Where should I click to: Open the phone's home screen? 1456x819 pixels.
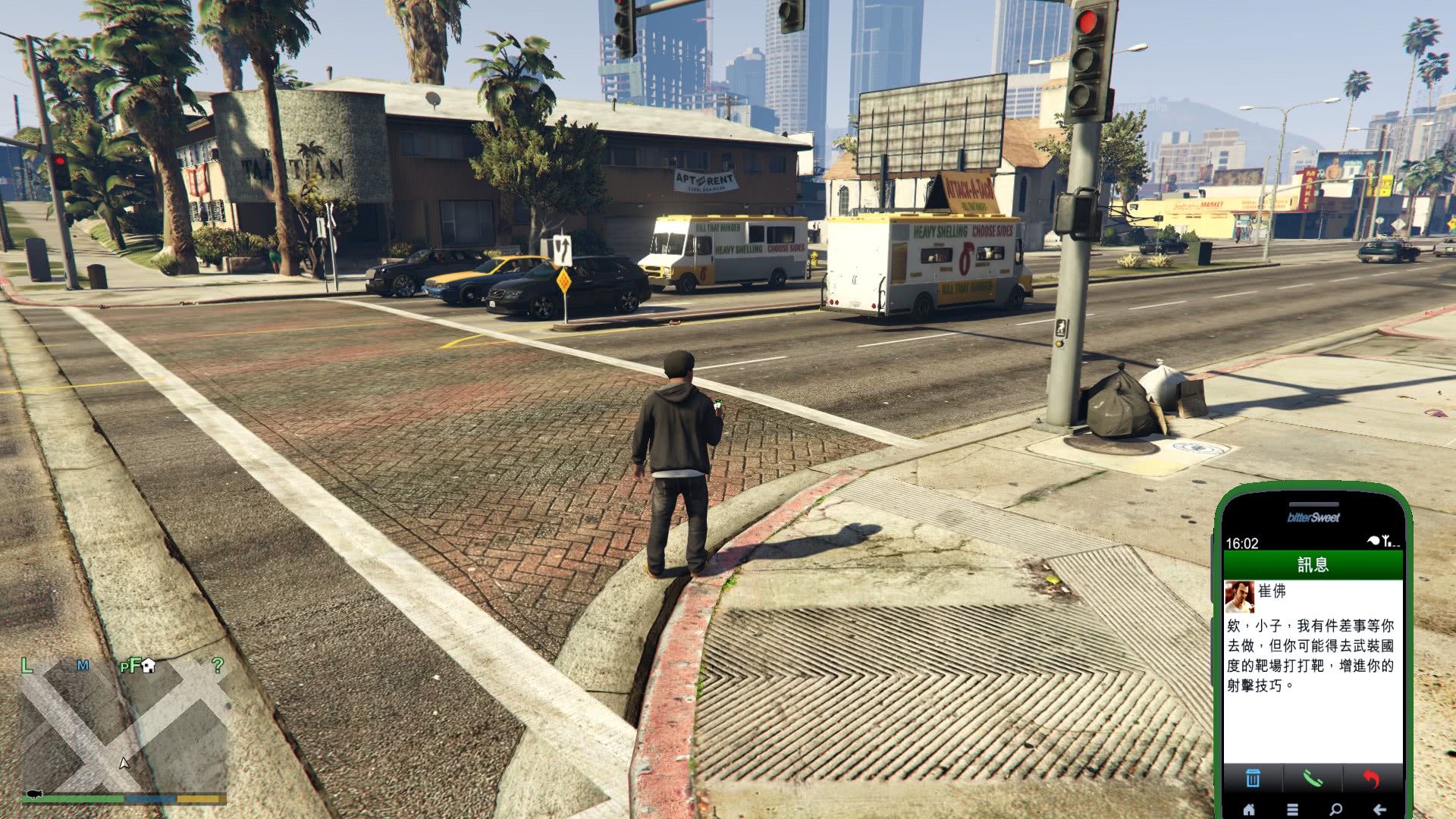[x=1249, y=809]
